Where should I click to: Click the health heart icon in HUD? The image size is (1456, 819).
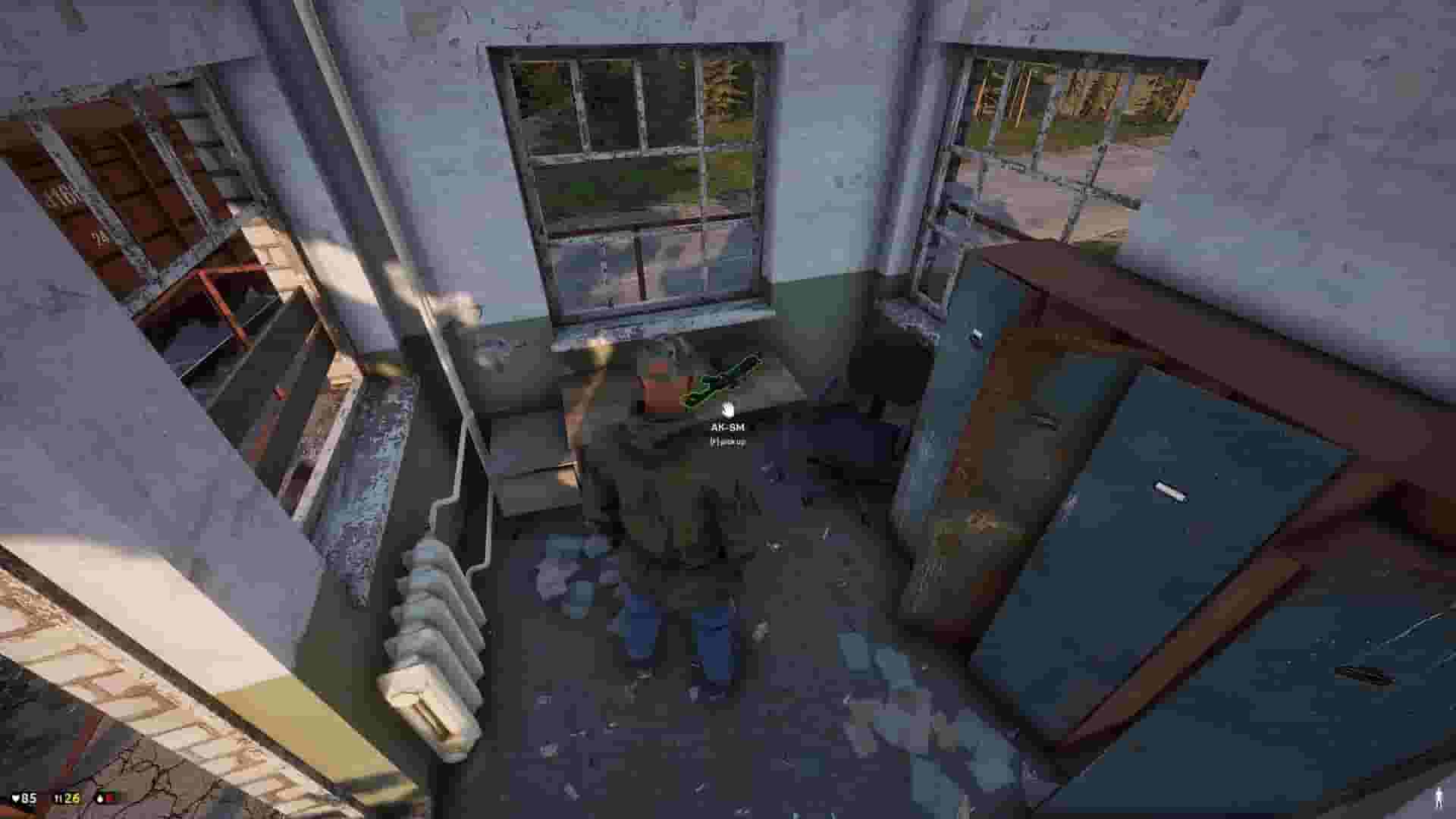pyautogui.click(x=15, y=799)
